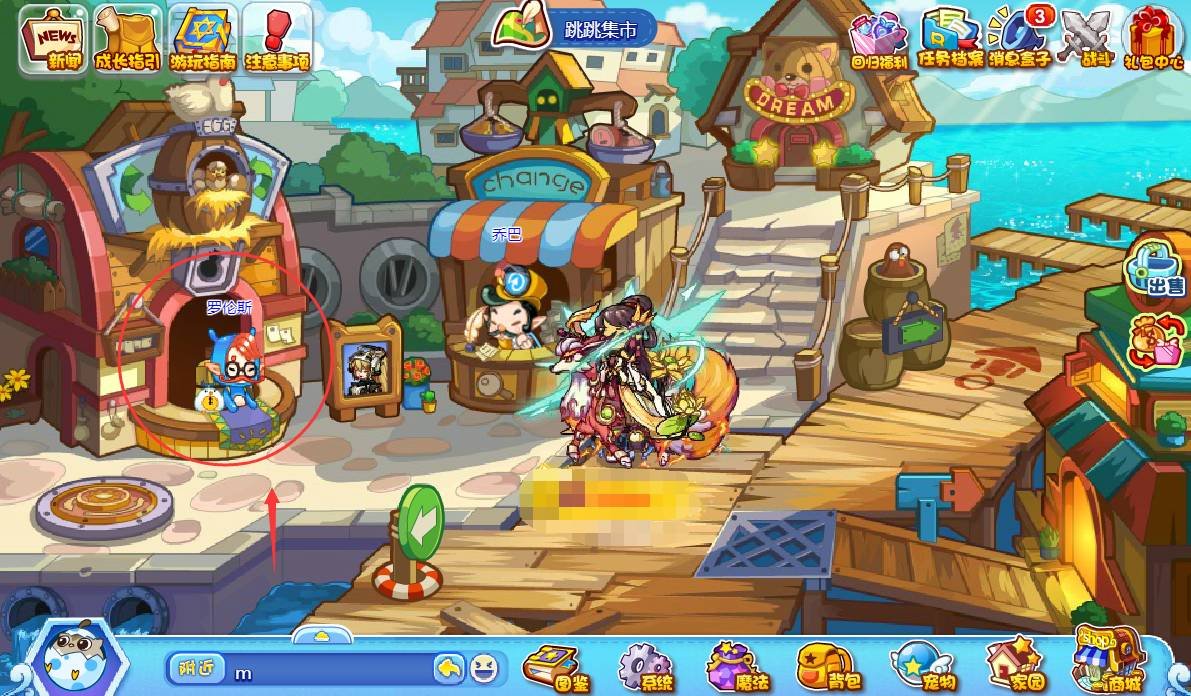
Task: Open the 商城 shop mall
Action: point(1107,660)
